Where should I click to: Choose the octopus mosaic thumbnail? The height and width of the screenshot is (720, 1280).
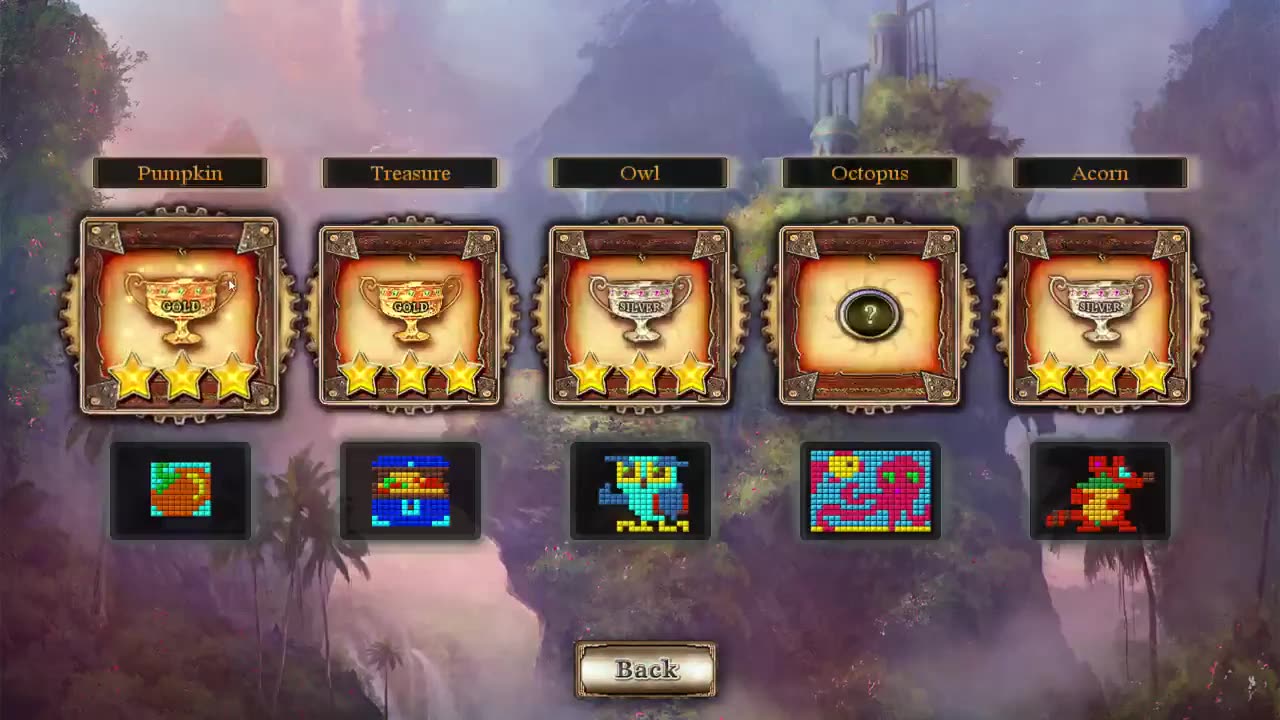[870, 490]
